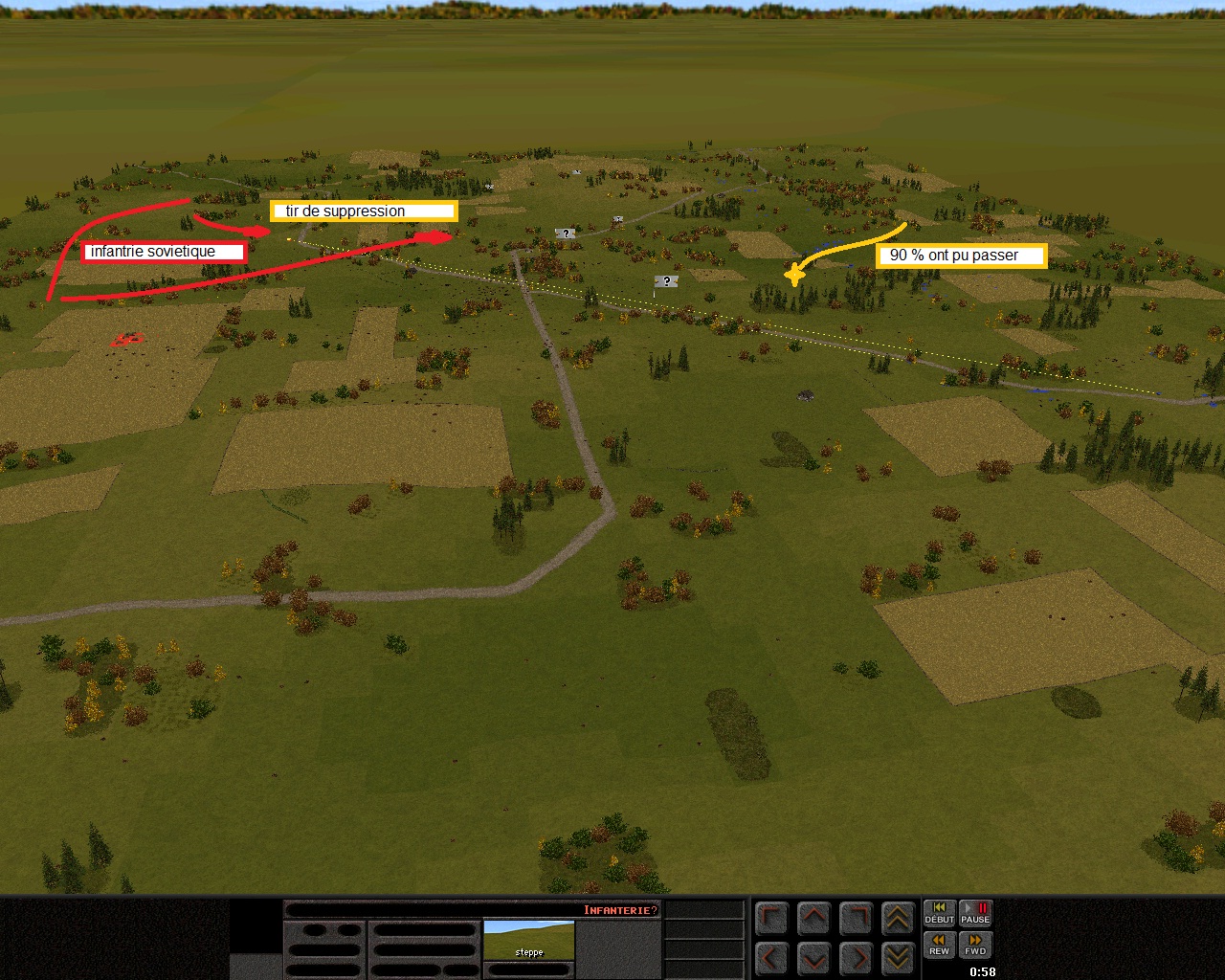The width and height of the screenshot is (1225, 980).
Task: Rewind replay to DÉBUT
Action: pyautogui.click(x=939, y=913)
